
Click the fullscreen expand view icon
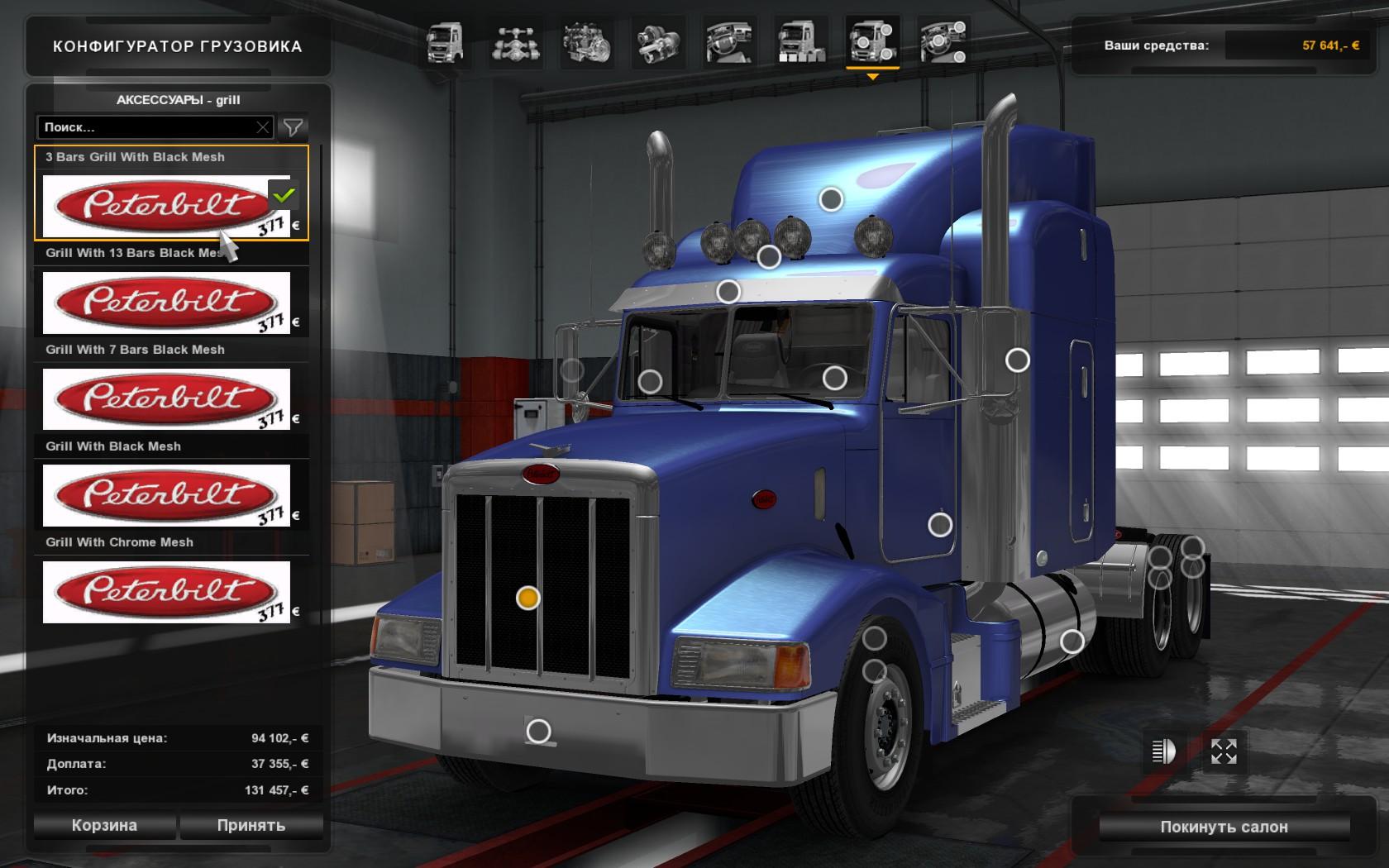tap(1224, 751)
